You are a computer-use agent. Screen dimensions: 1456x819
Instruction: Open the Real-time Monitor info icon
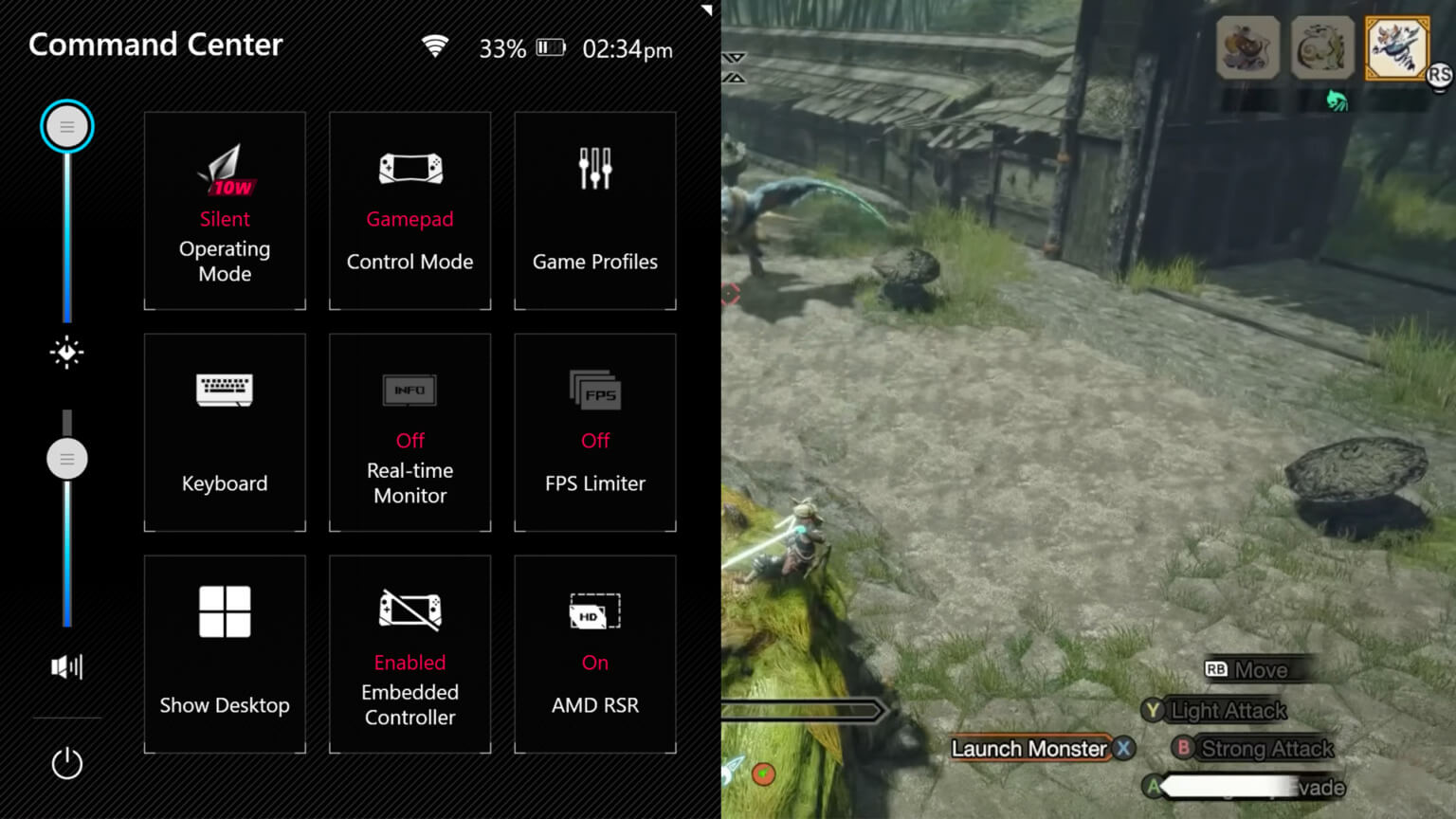pos(409,390)
